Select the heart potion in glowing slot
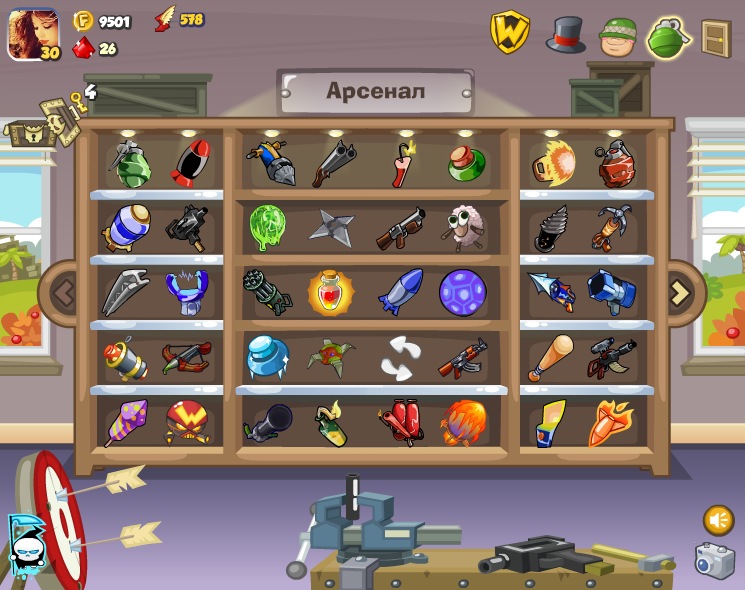This screenshot has width=745, height=590. pos(330,292)
